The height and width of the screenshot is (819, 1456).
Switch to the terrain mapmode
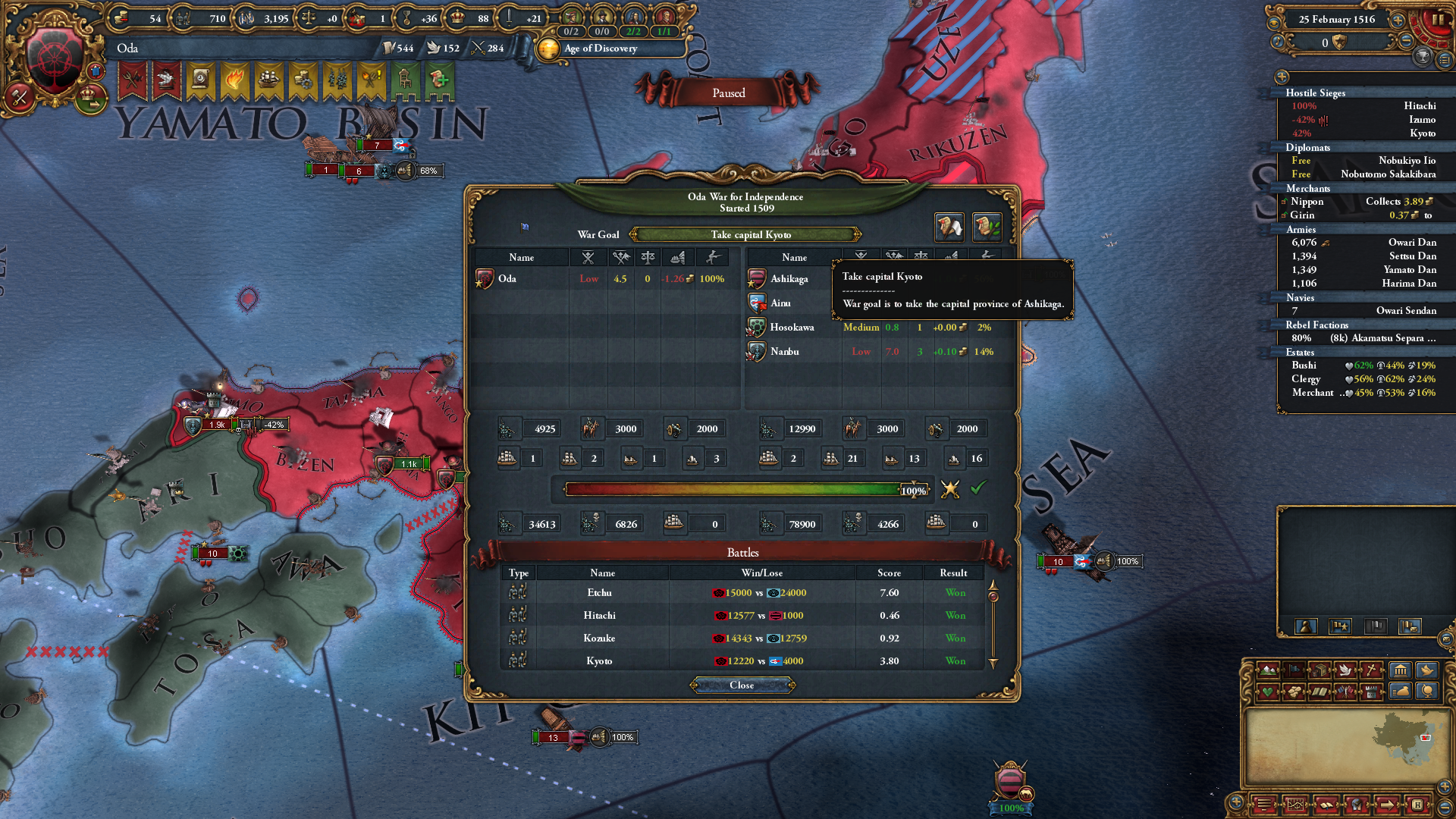(x=1269, y=672)
